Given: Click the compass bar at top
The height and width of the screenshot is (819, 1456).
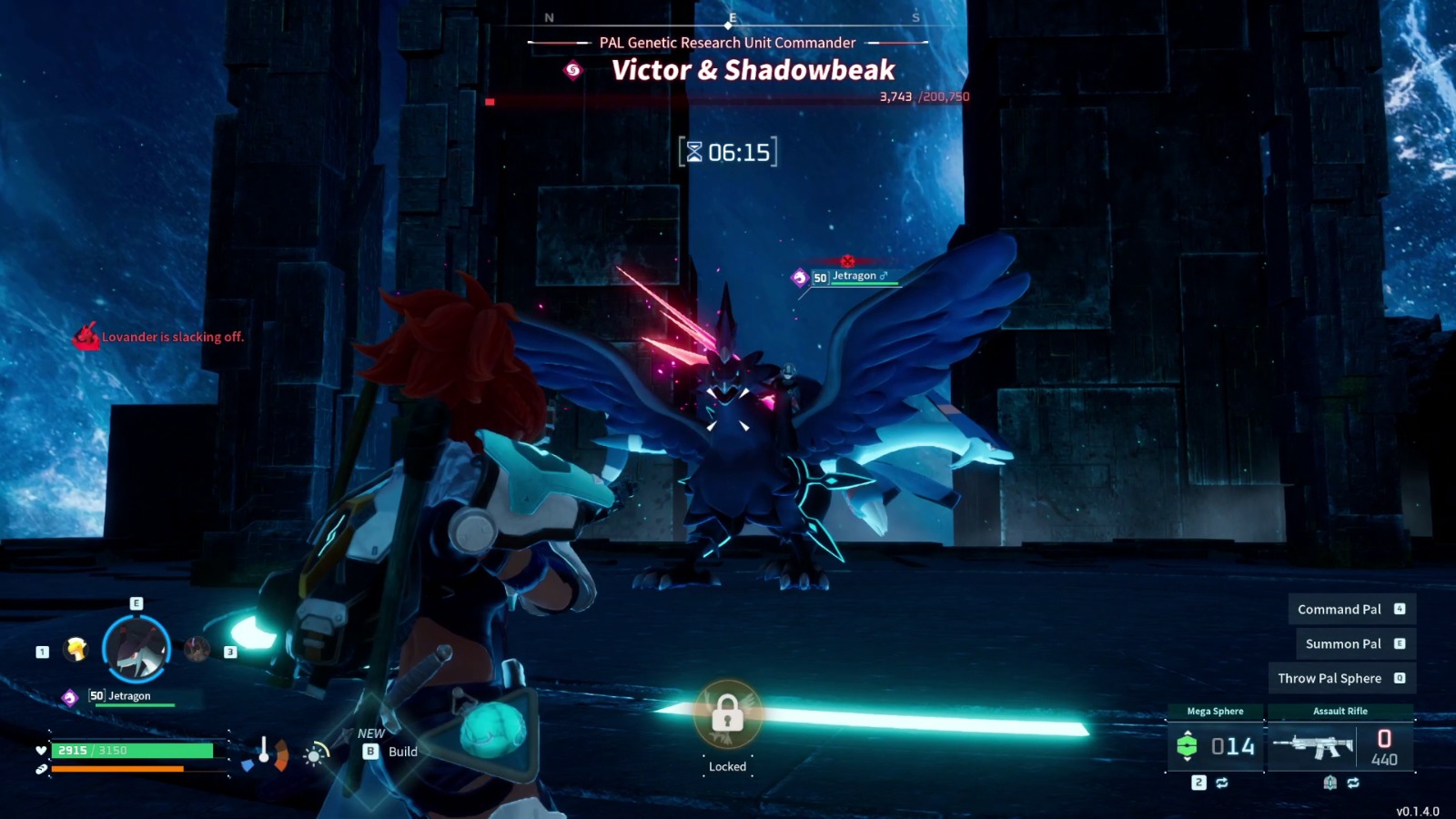Looking at the screenshot, I should coord(732,18).
